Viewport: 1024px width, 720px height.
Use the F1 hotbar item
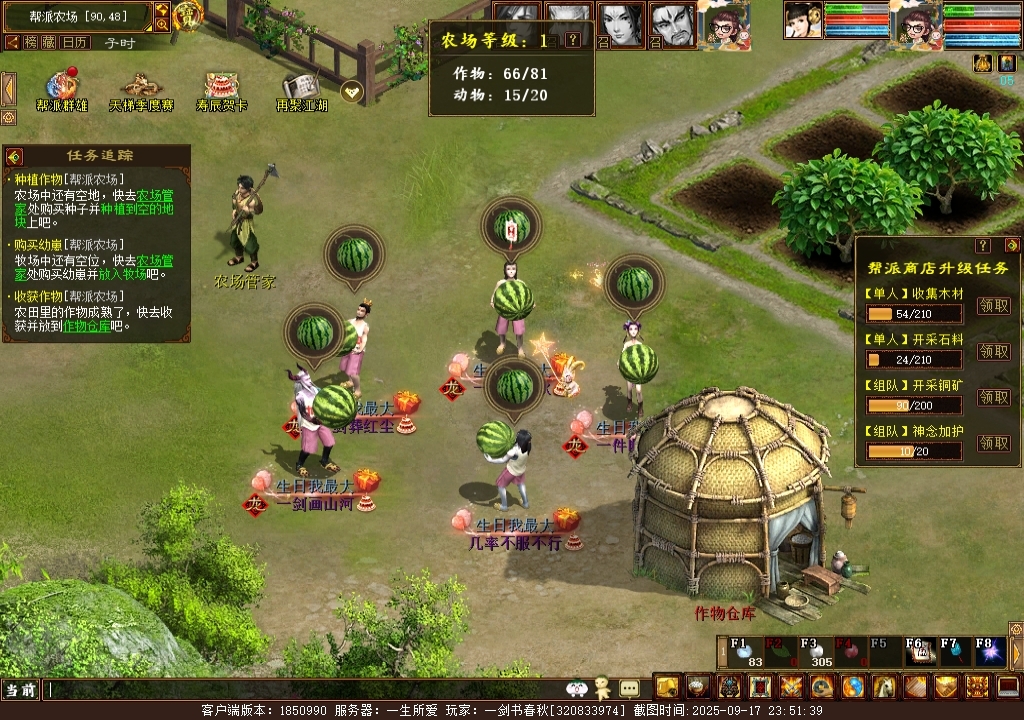[743, 652]
